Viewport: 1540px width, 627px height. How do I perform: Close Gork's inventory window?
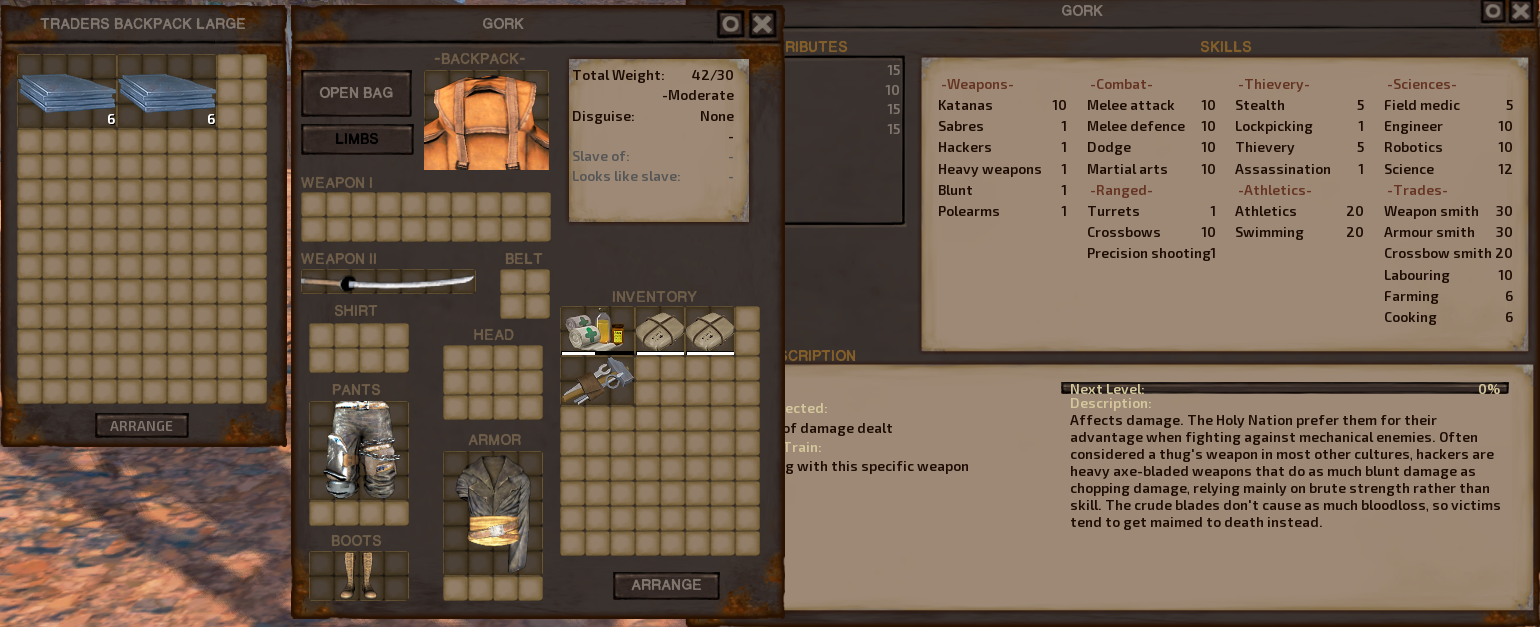point(762,24)
